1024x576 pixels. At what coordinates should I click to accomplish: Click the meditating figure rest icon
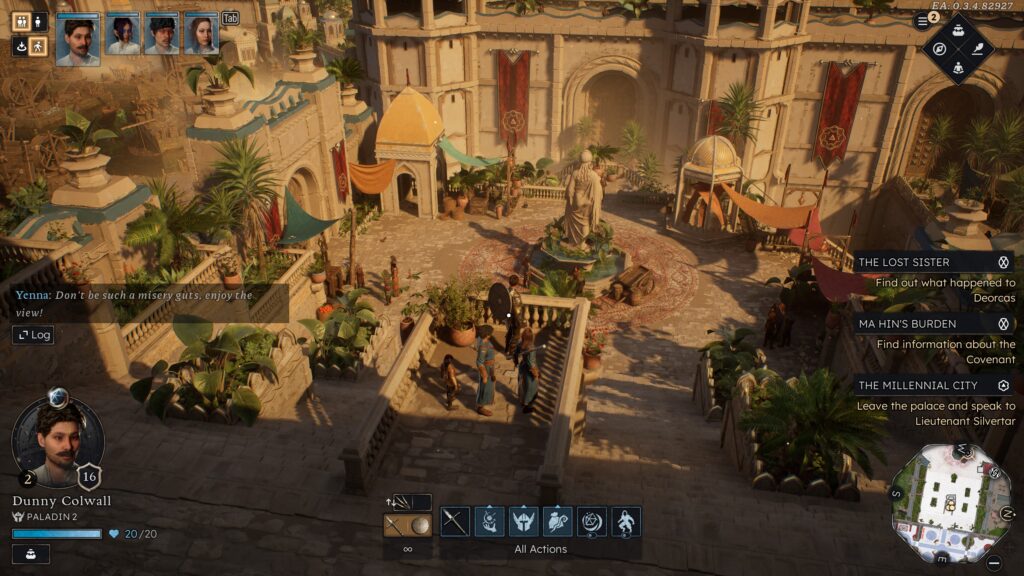pyautogui.click(x=958, y=67)
